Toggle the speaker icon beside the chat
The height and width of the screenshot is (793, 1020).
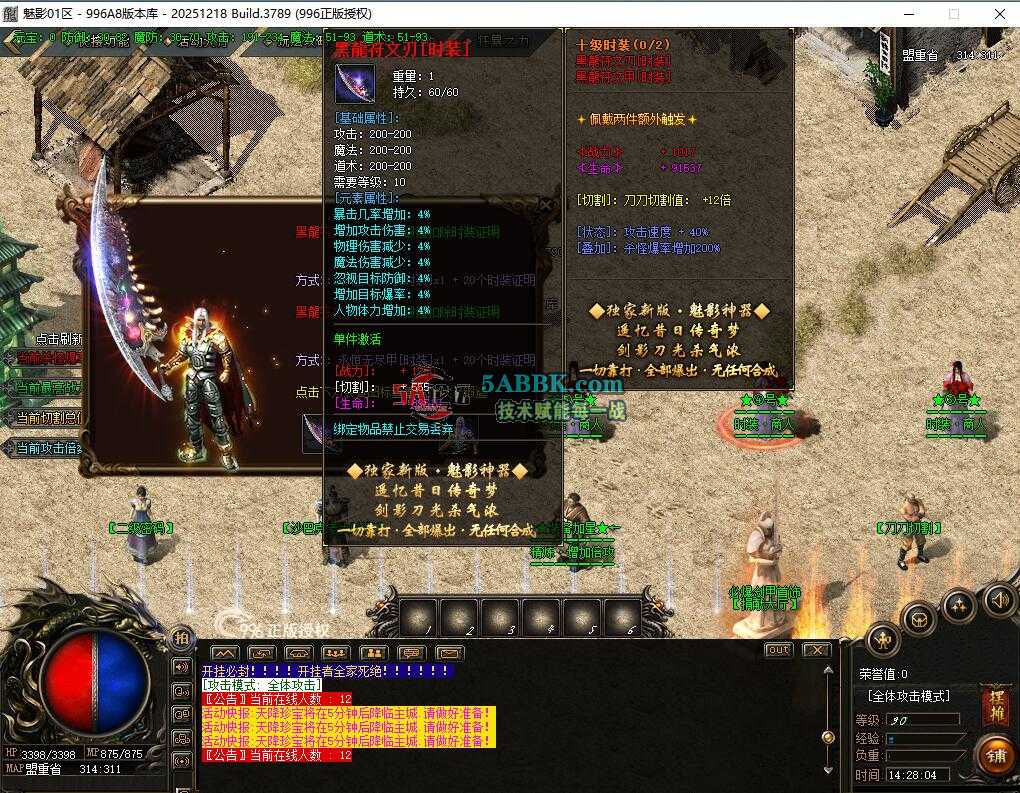181,666
